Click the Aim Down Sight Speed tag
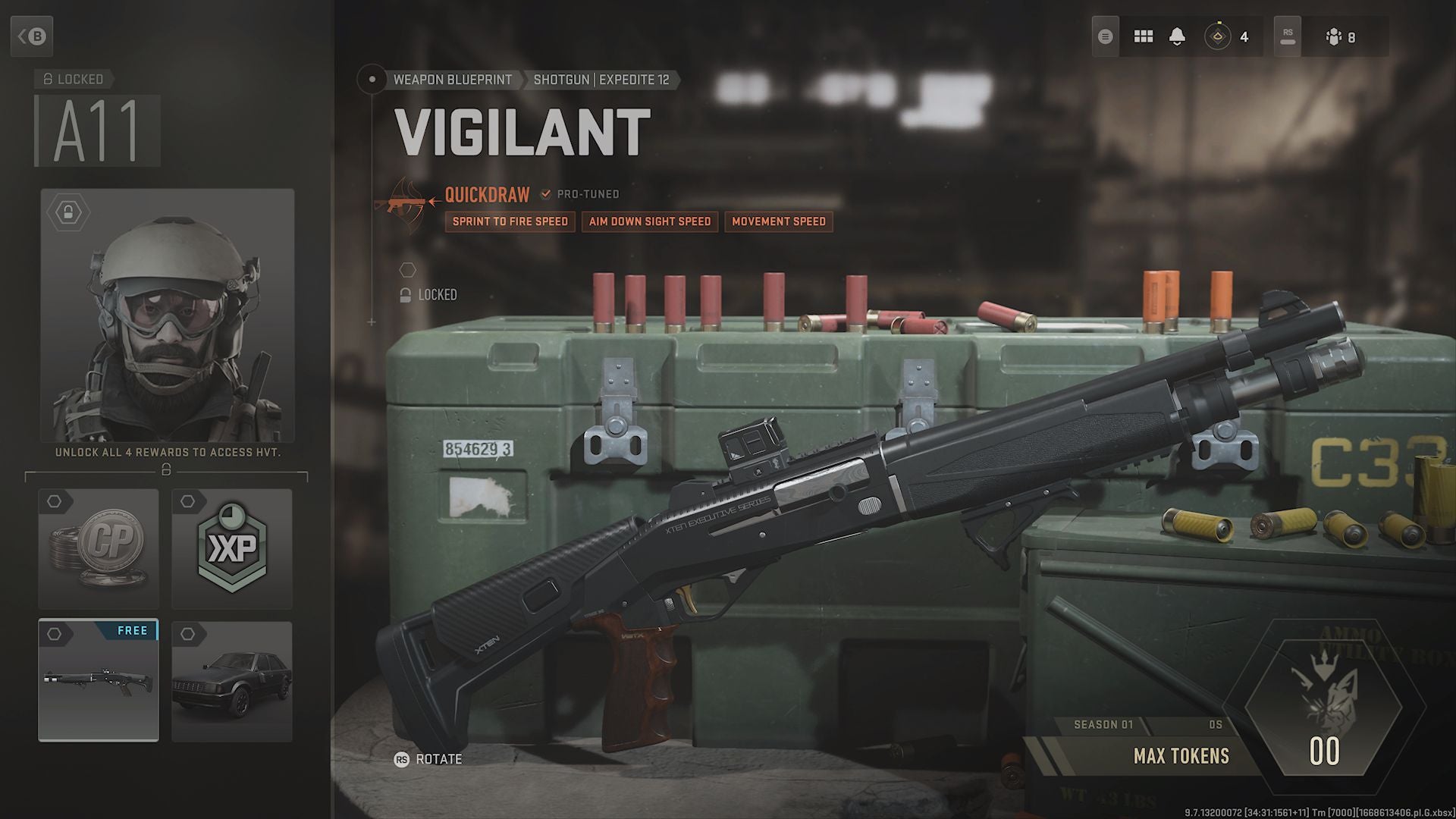The image size is (1456, 819). click(650, 221)
